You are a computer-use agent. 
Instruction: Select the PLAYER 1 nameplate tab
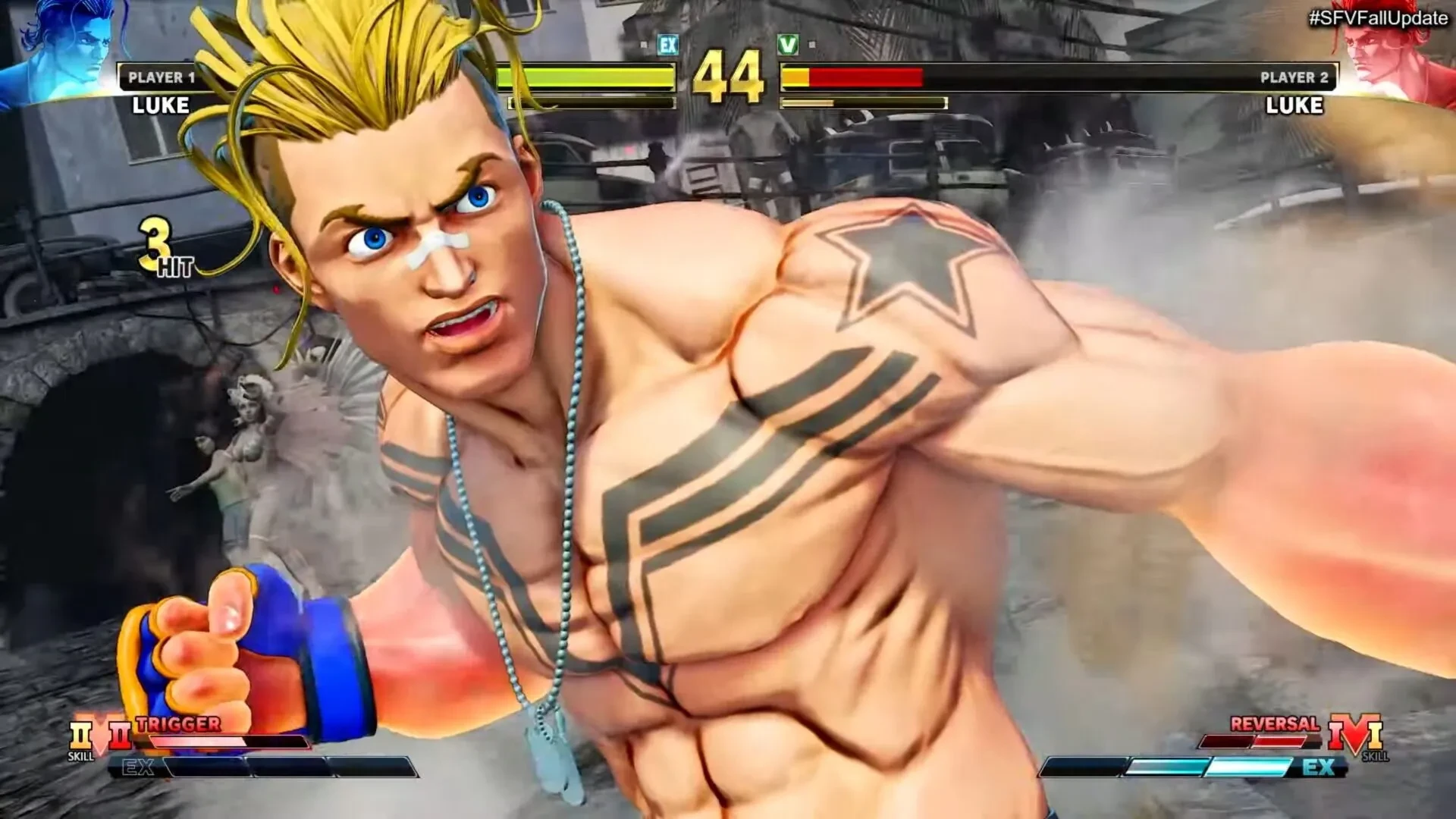point(162,76)
